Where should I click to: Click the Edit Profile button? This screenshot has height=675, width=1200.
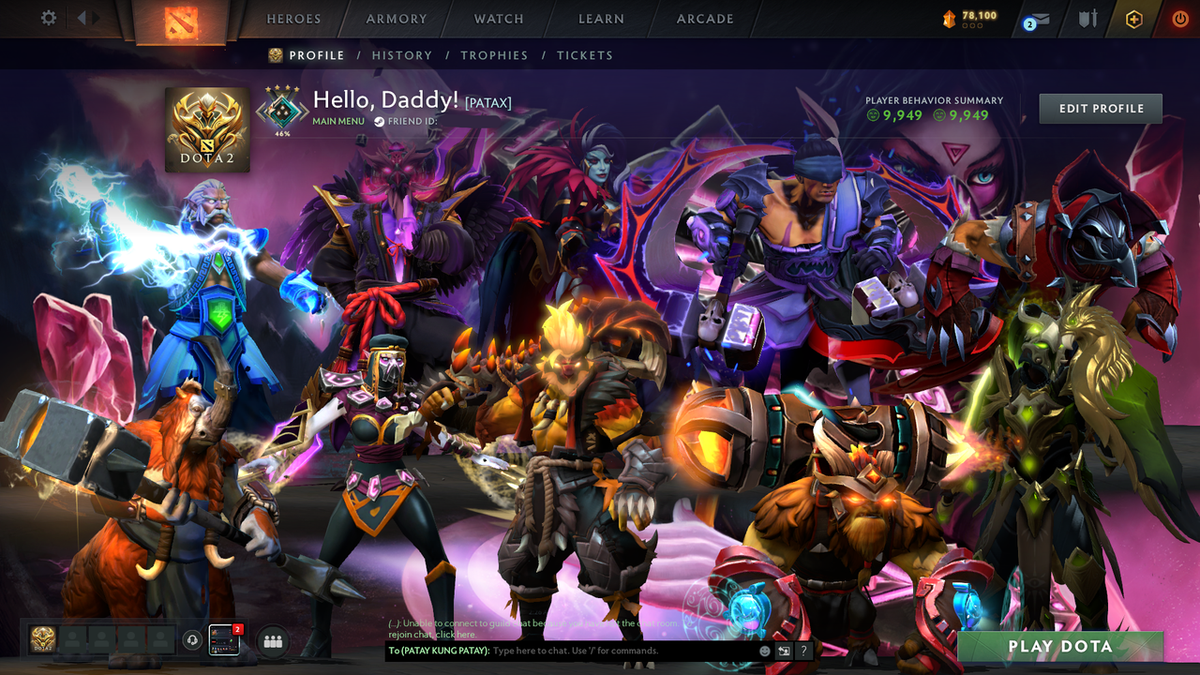1100,108
